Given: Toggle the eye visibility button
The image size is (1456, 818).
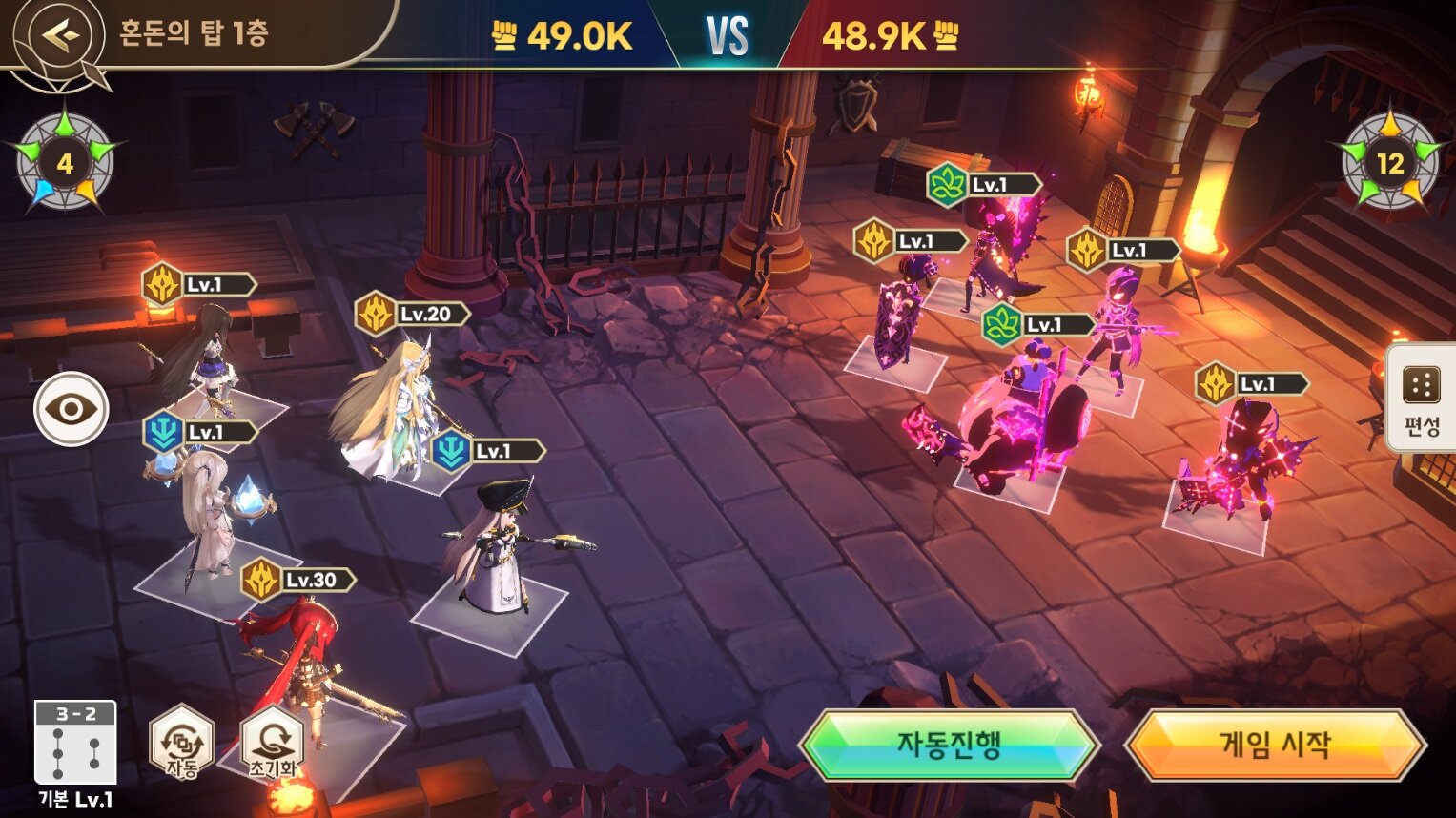Looking at the screenshot, I should click(72, 409).
